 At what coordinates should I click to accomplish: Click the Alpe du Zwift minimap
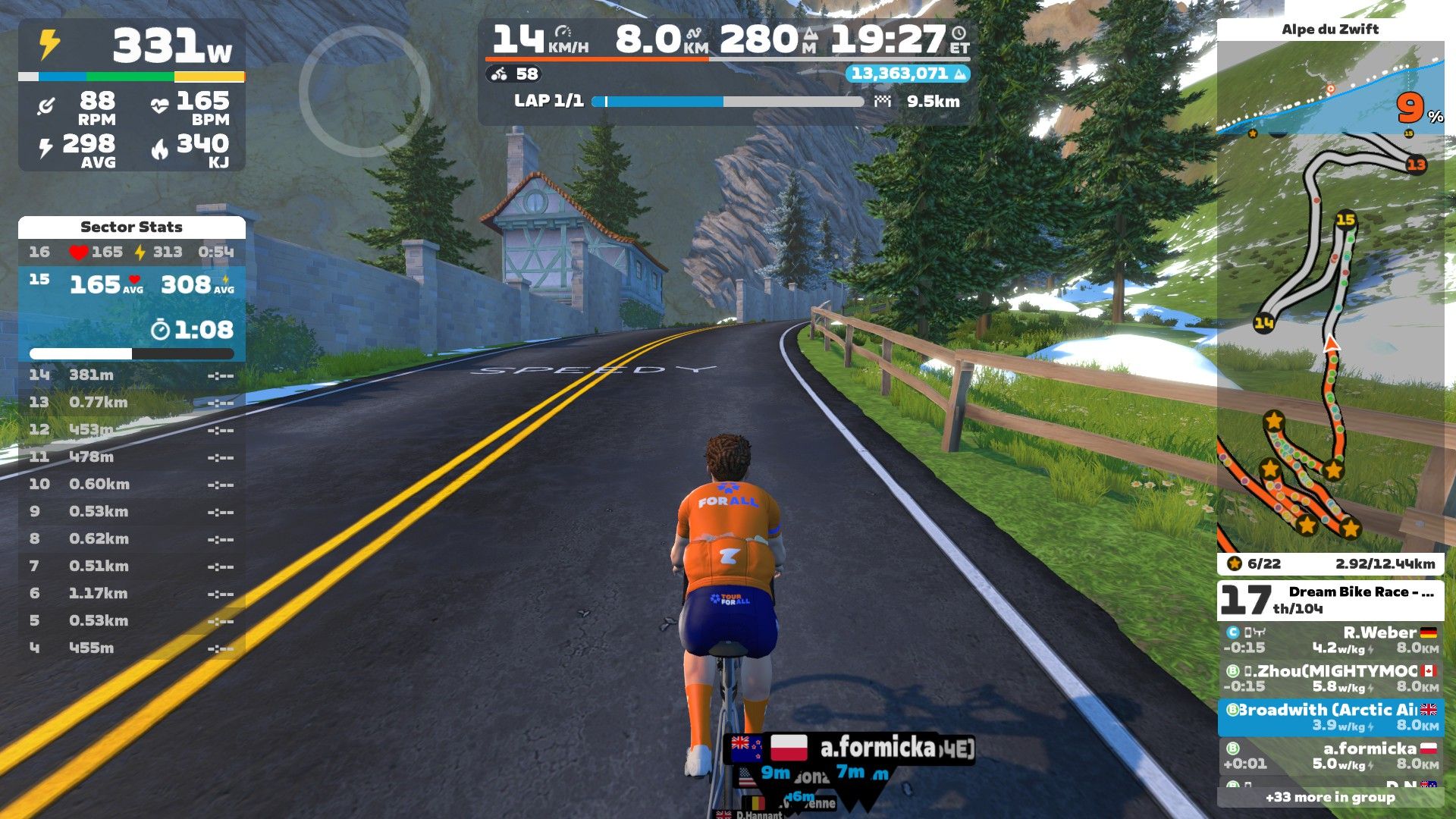(x=1330, y=341)
